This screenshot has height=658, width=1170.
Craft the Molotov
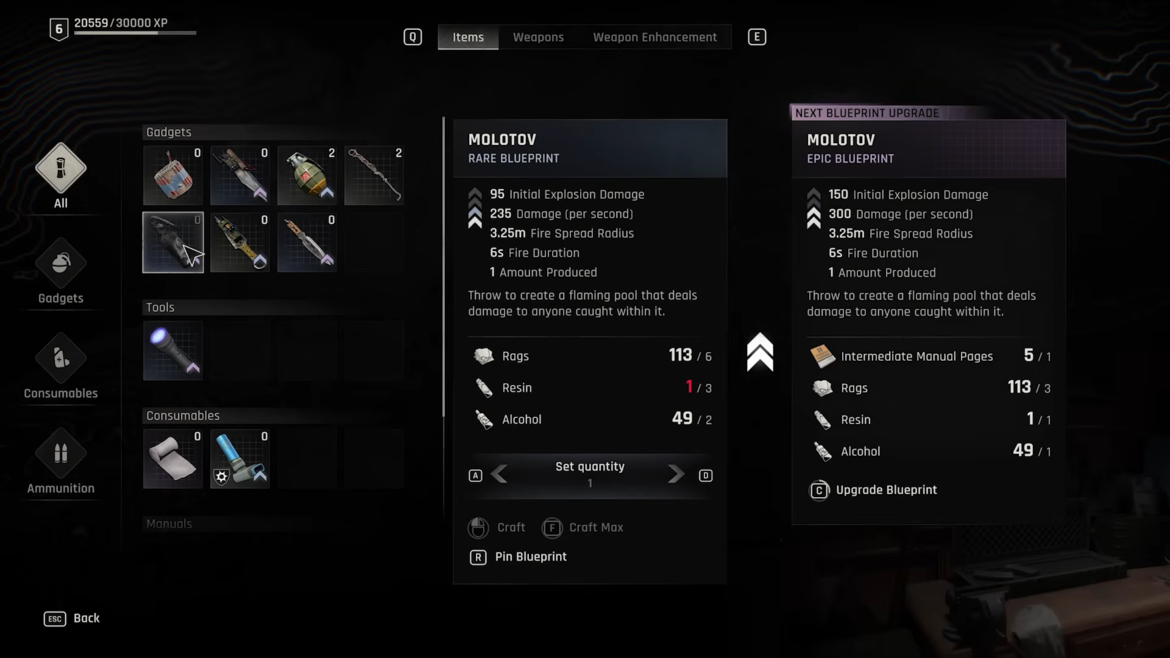498,527
